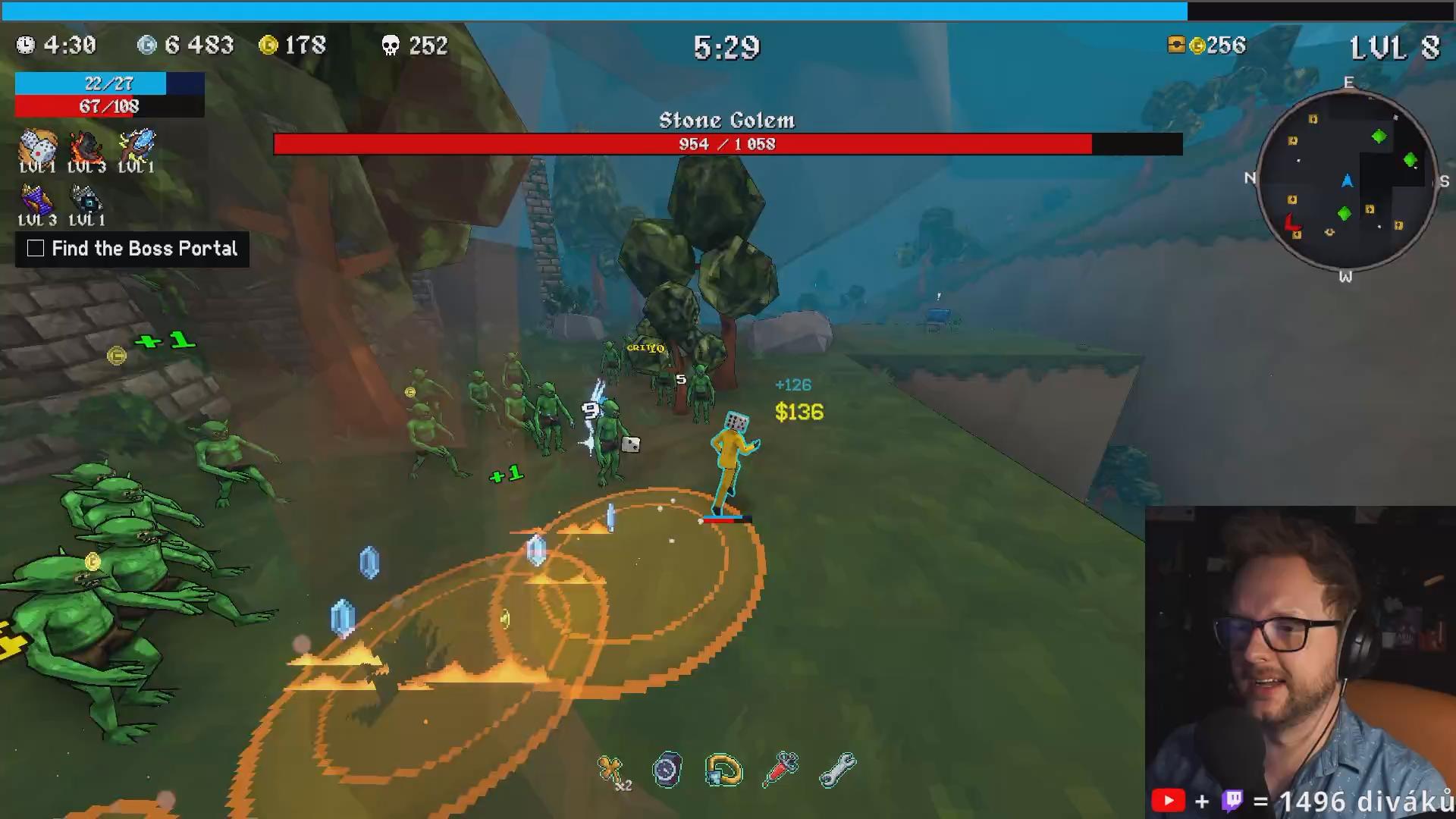Select the flaming black weapon icon

86,146
